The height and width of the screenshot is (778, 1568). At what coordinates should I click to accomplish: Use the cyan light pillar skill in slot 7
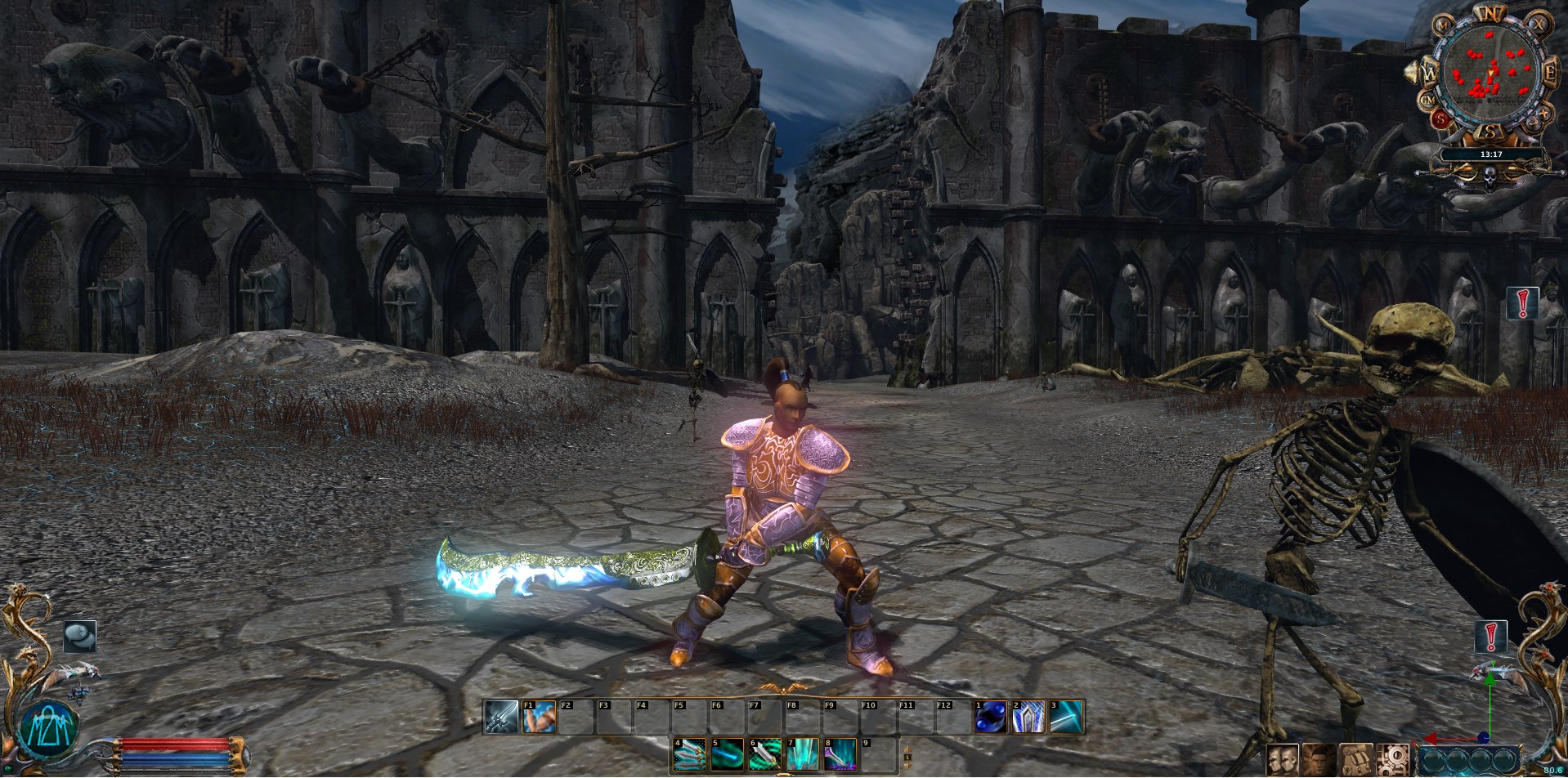pyautogui.click(x=803, y=754)
